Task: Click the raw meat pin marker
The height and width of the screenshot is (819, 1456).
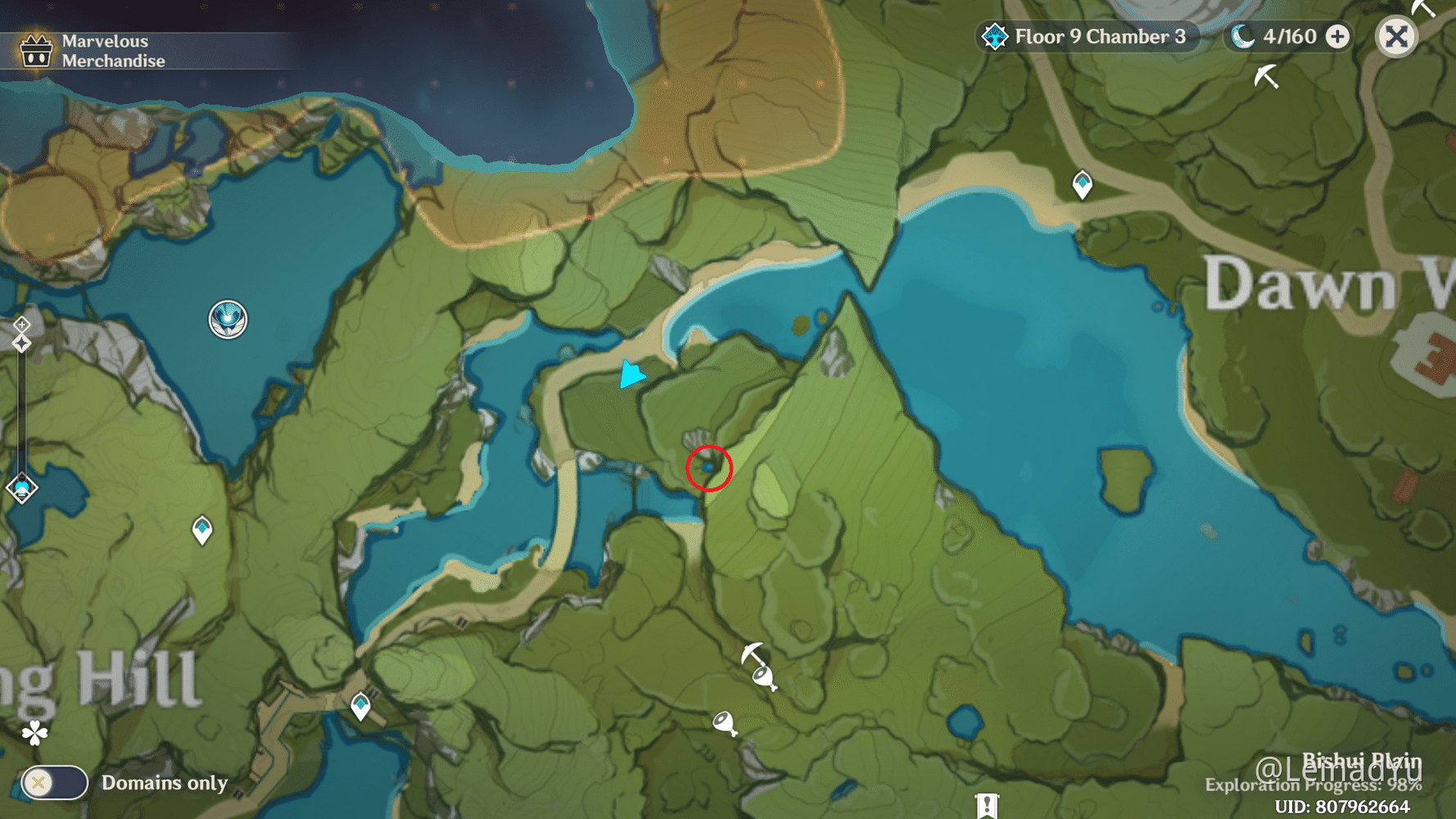Action: point(724,724)
